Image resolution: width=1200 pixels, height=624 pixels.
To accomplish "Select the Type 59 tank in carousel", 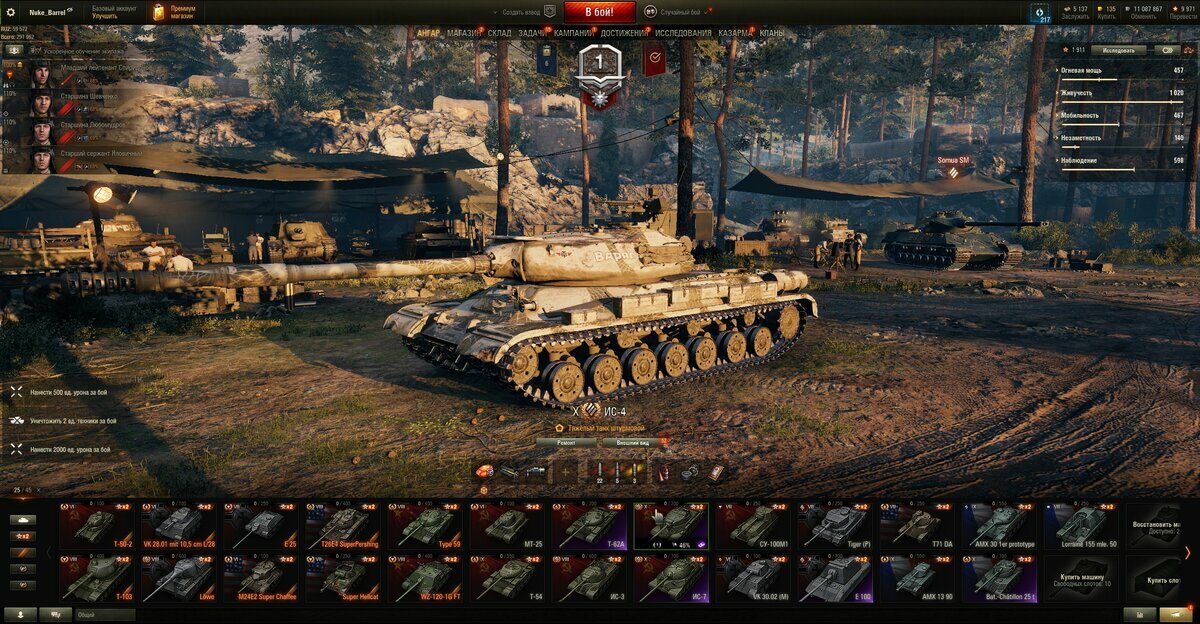I will (x=426, y=526).
